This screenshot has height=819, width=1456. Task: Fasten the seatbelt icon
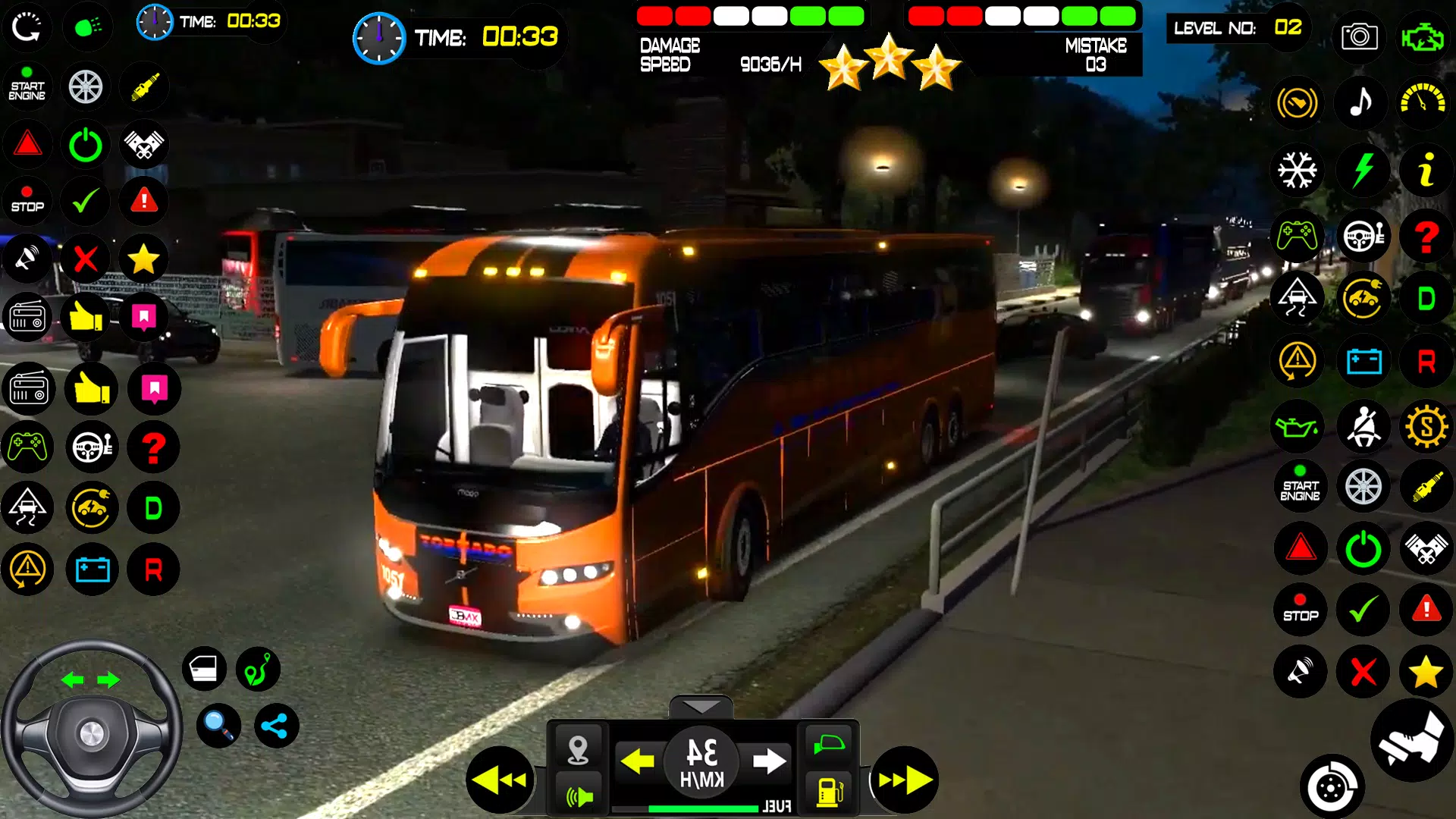click(x=1363, y=427)
